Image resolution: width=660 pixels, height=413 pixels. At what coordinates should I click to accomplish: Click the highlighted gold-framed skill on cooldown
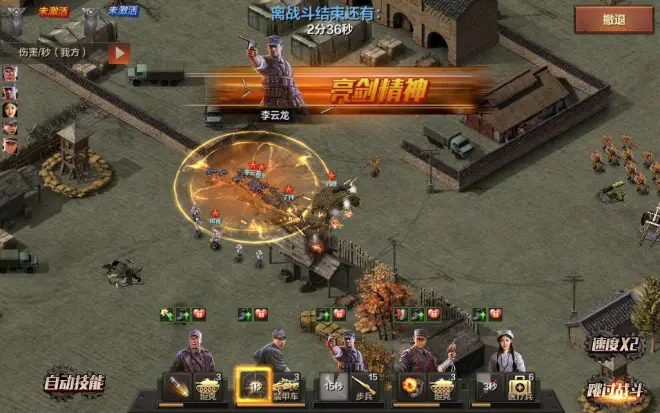[x=254, y=386]
